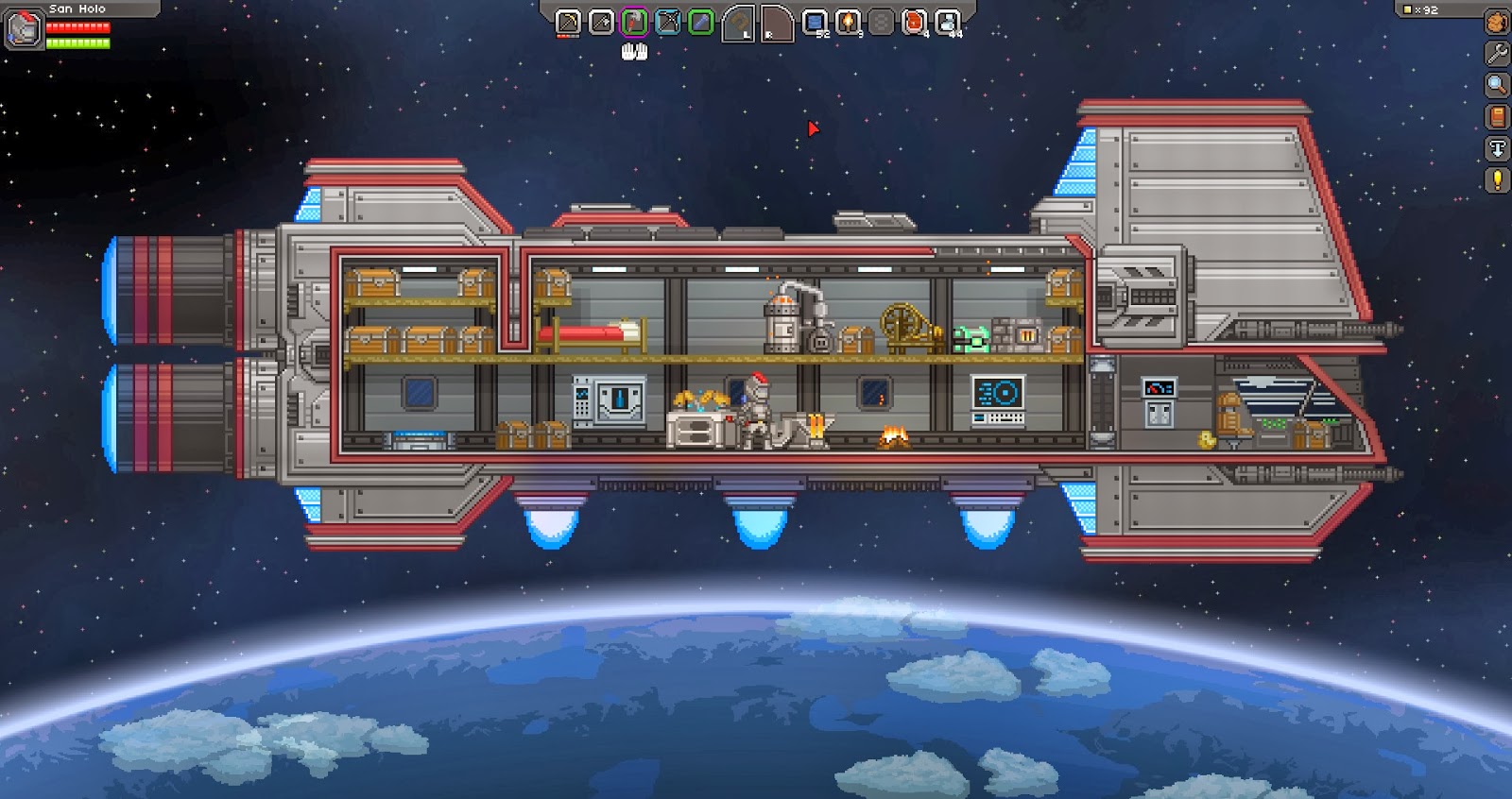The width and height of the screenshot is (1512, 799).
Task: Open the quest log exclamation icon
Action: tap(1497, 179)
